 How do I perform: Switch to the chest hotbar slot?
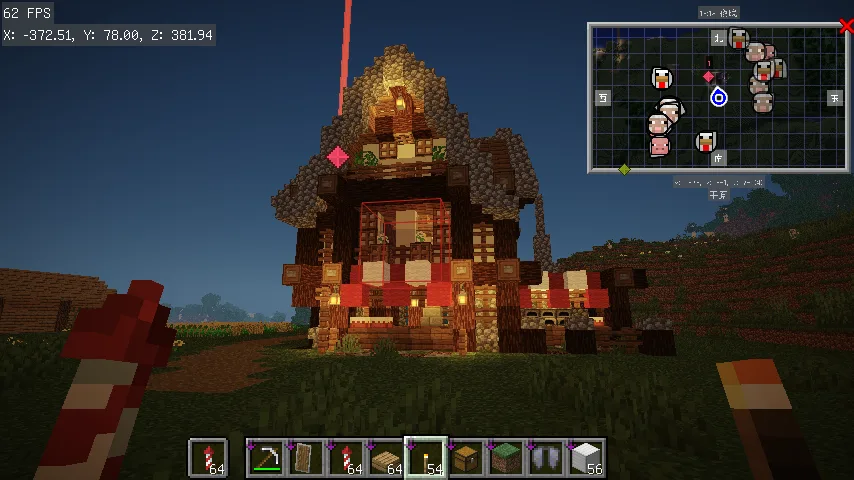pos(465,459)
